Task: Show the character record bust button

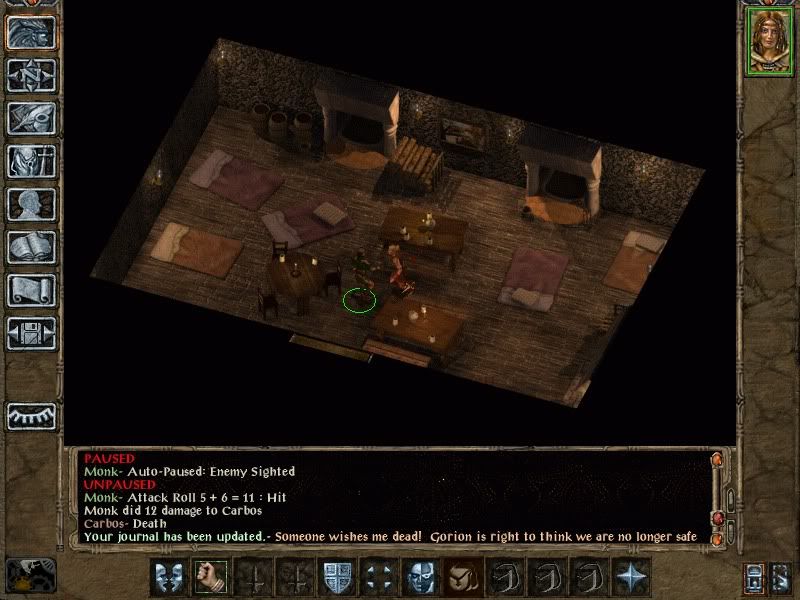Action: tap(31, 204)
